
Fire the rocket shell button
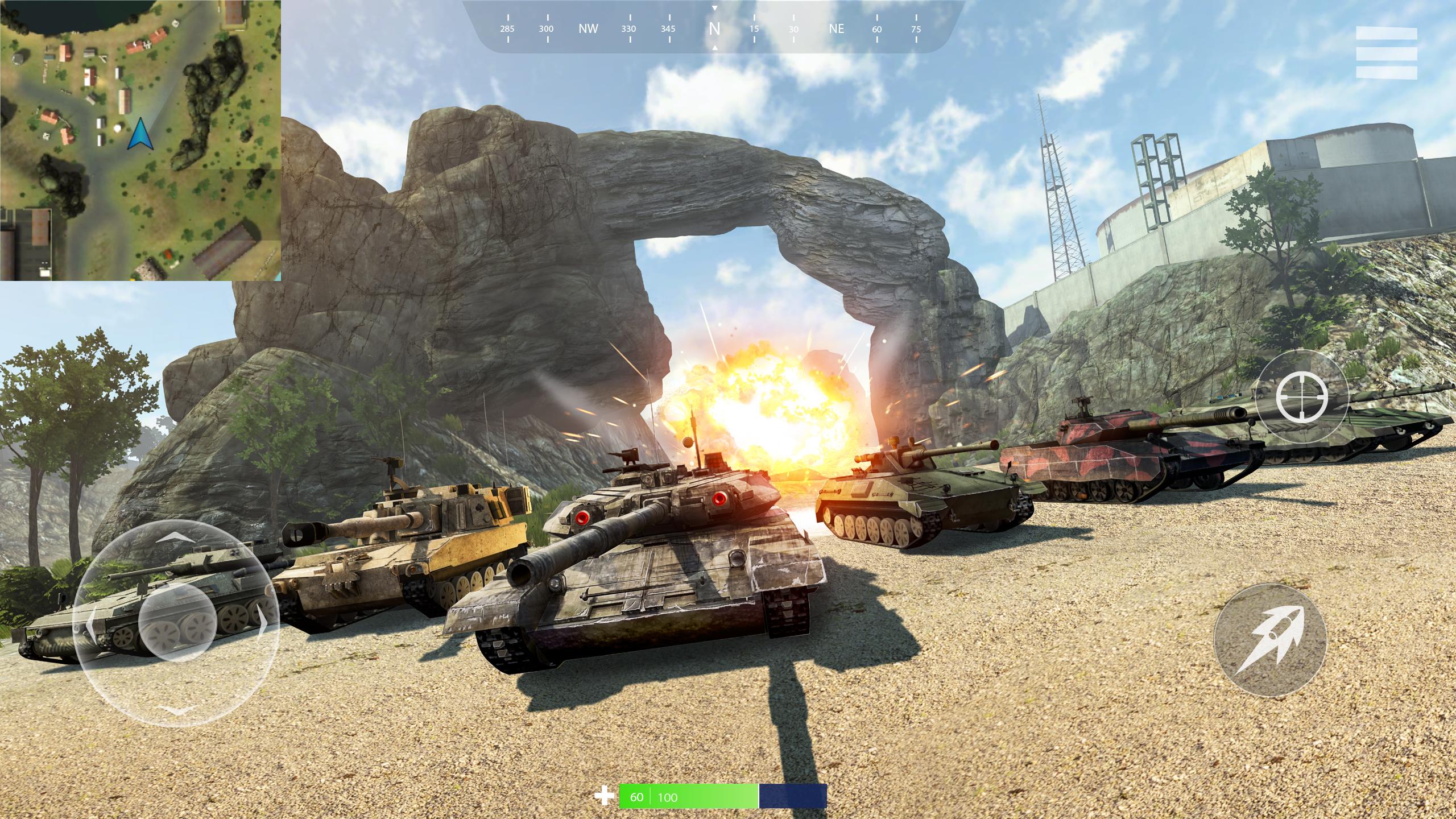point(1270,639)
